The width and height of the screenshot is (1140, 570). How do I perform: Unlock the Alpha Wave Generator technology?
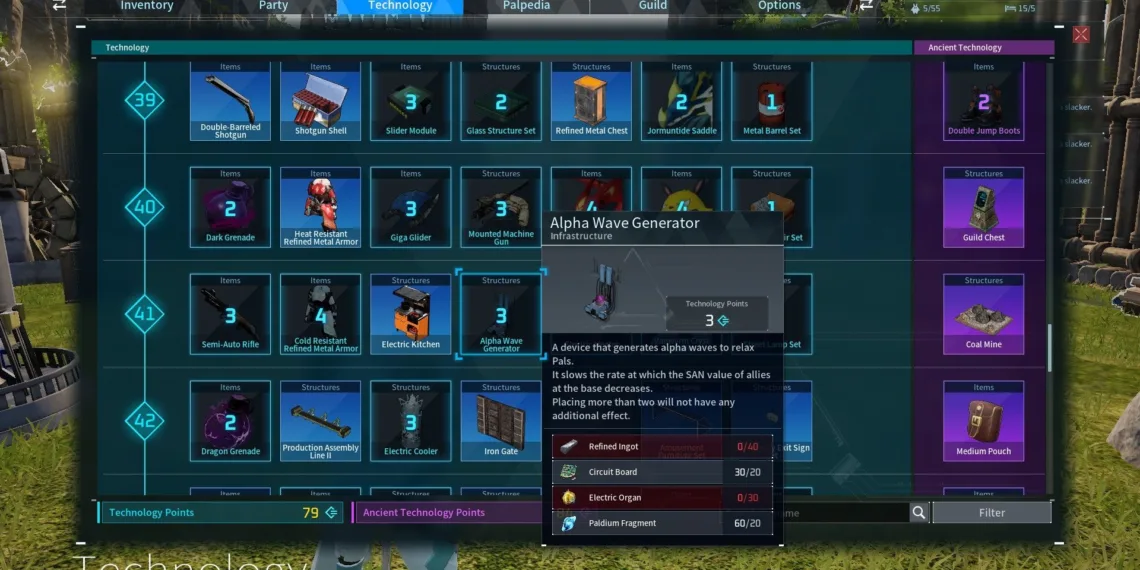pyautogui.click(x=501, y=314)
